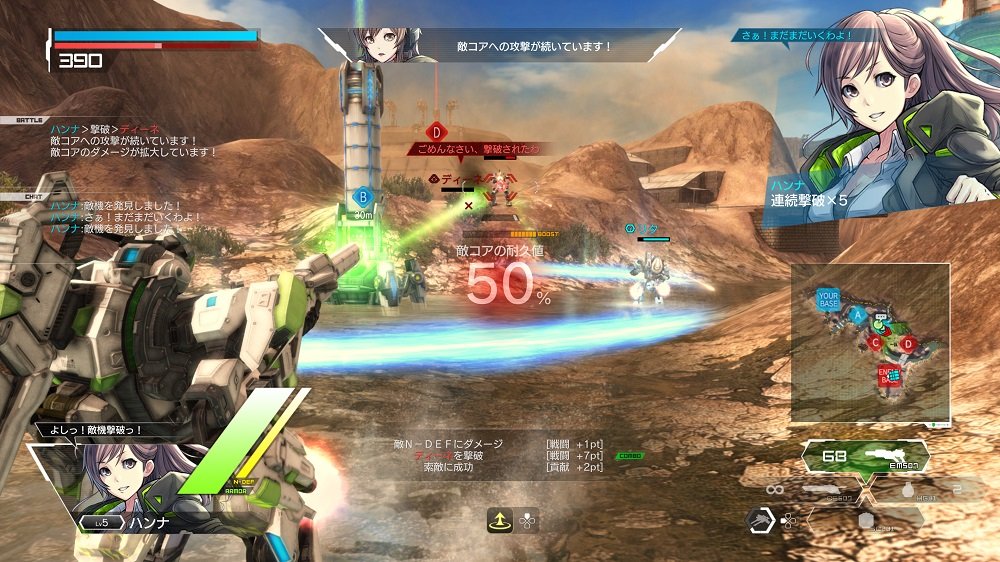Click the hexagon mech icon beside weapons

coord(759,520)
